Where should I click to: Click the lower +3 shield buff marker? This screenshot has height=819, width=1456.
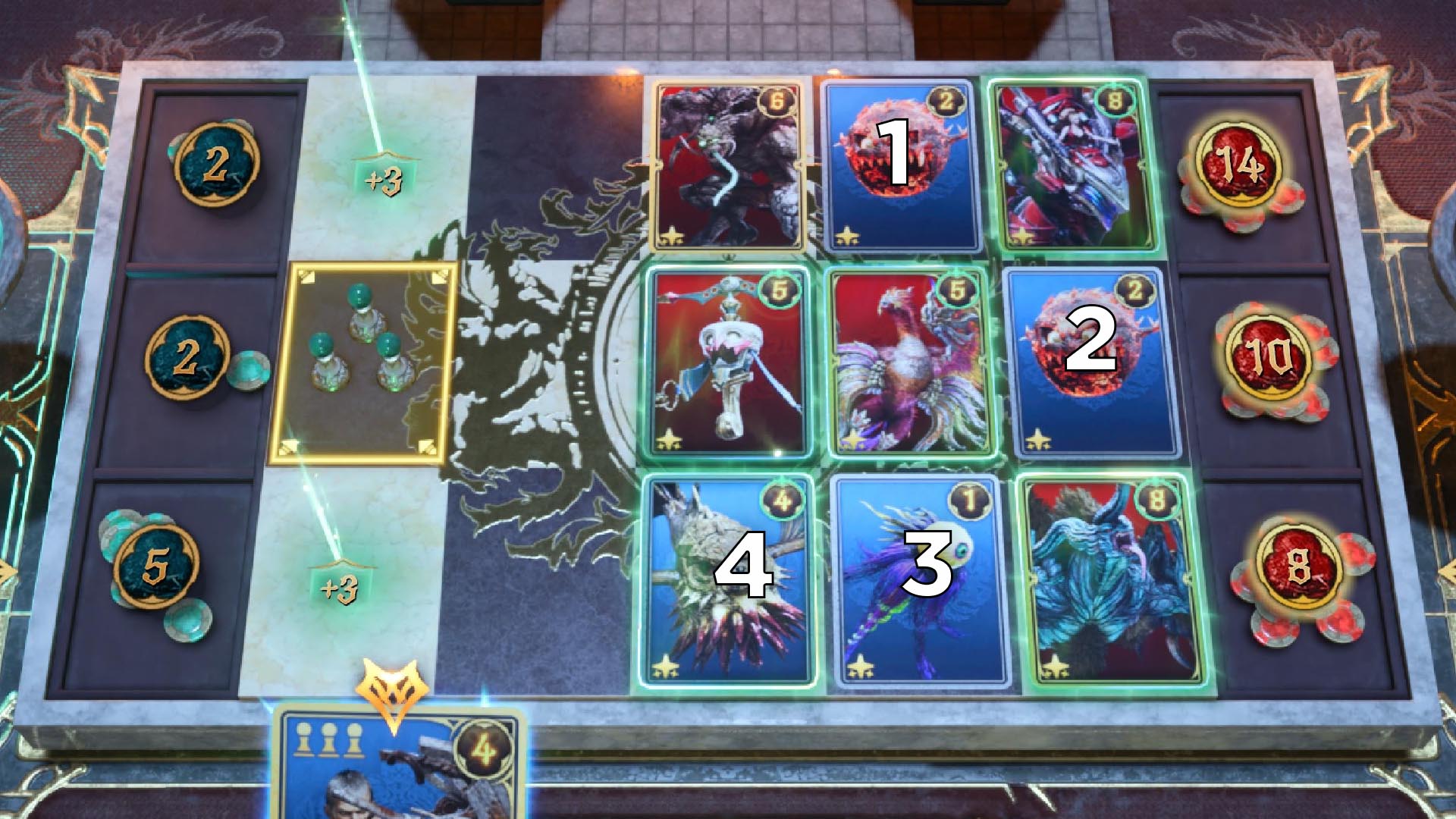click(x=340, y=575)
